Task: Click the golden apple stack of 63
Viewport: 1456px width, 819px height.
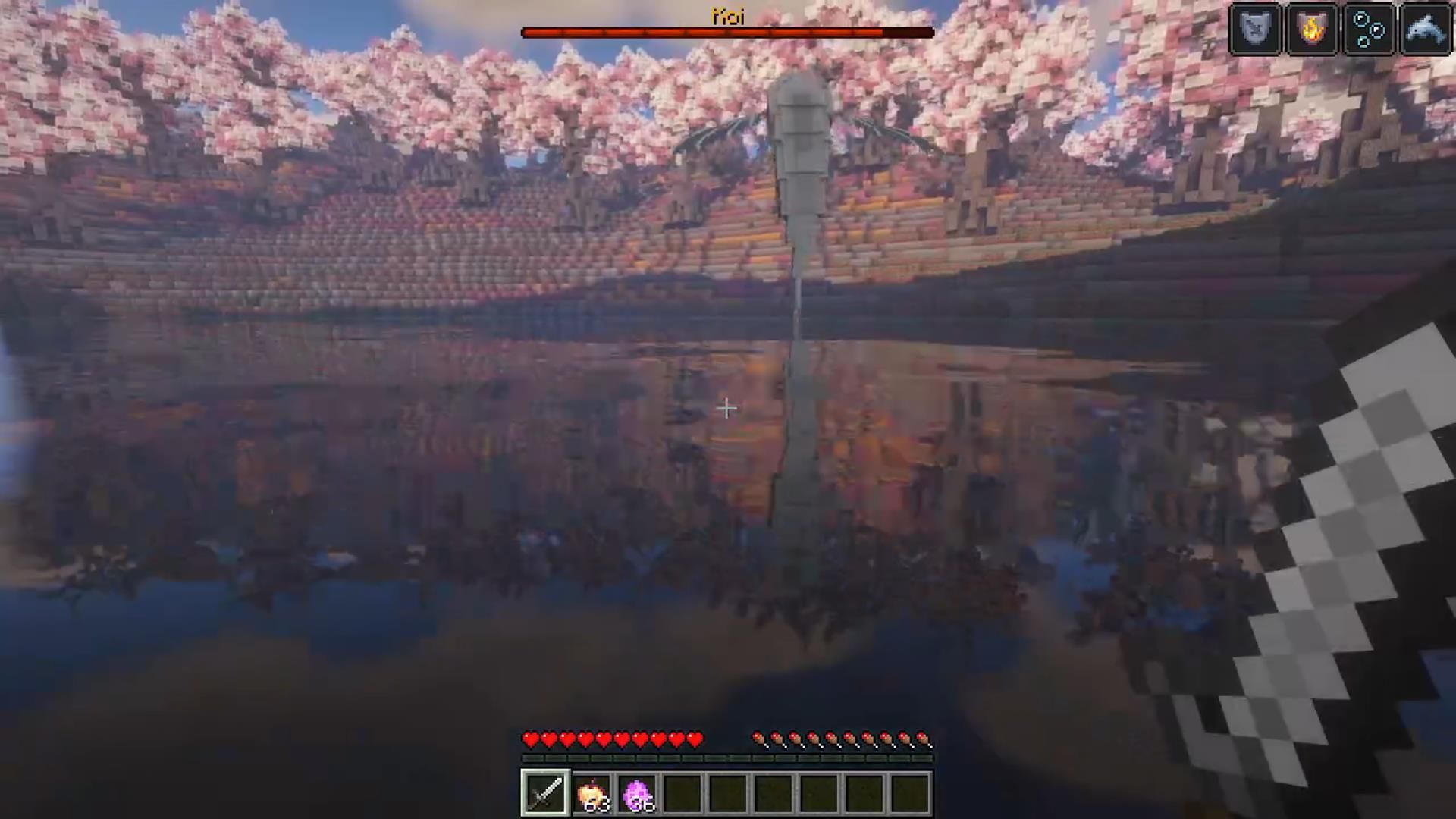Action: (x=592, y=792)
